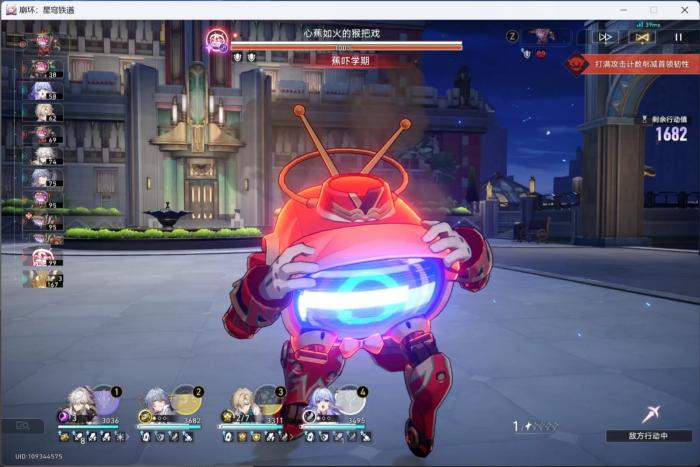Toggle the yellow auto-battle button
Screen dimensions: 700x467
click(x=641, y=36)
